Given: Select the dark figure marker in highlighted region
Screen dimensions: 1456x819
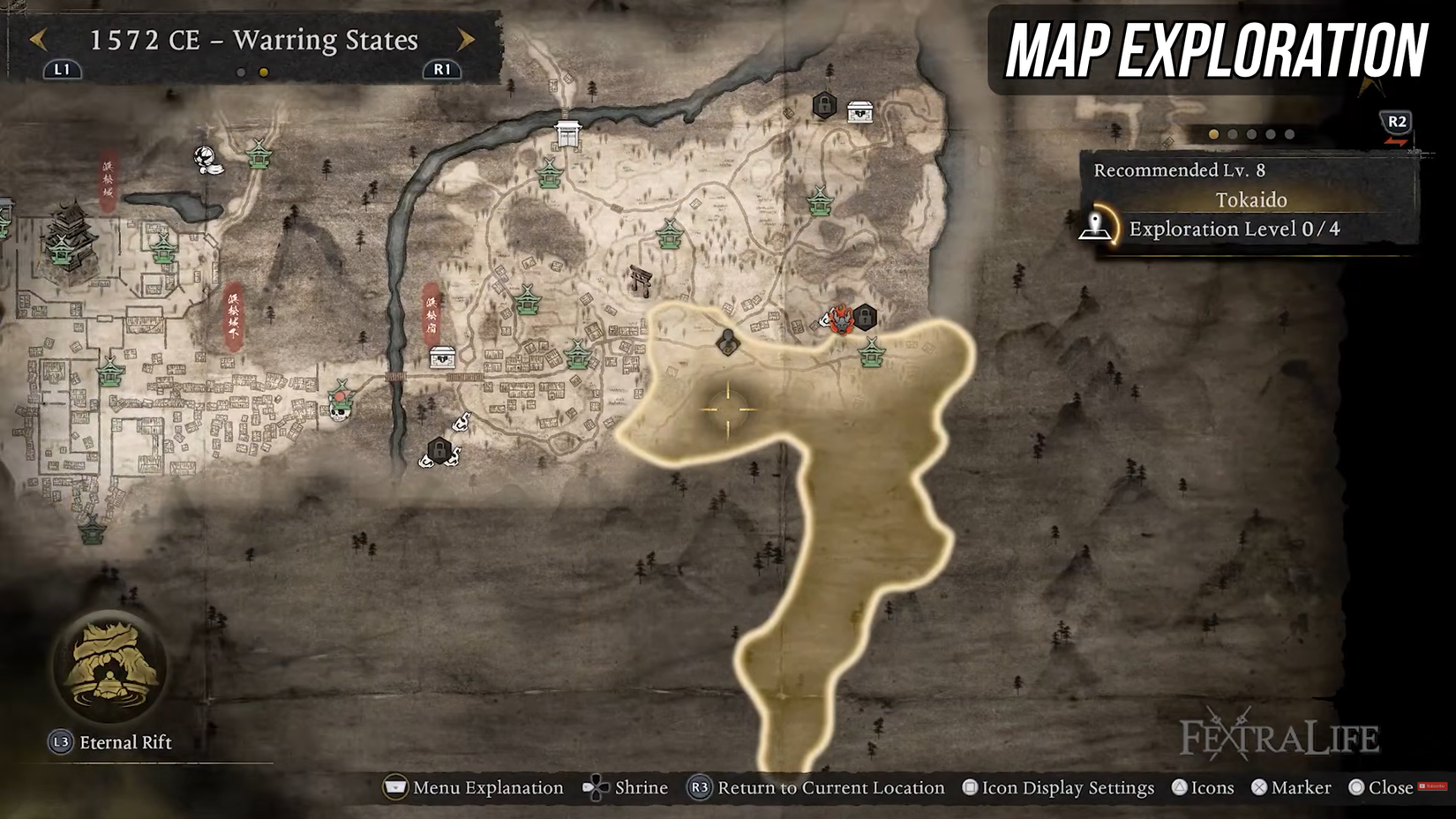Looking at the screenshot, I should pos(727,342).
